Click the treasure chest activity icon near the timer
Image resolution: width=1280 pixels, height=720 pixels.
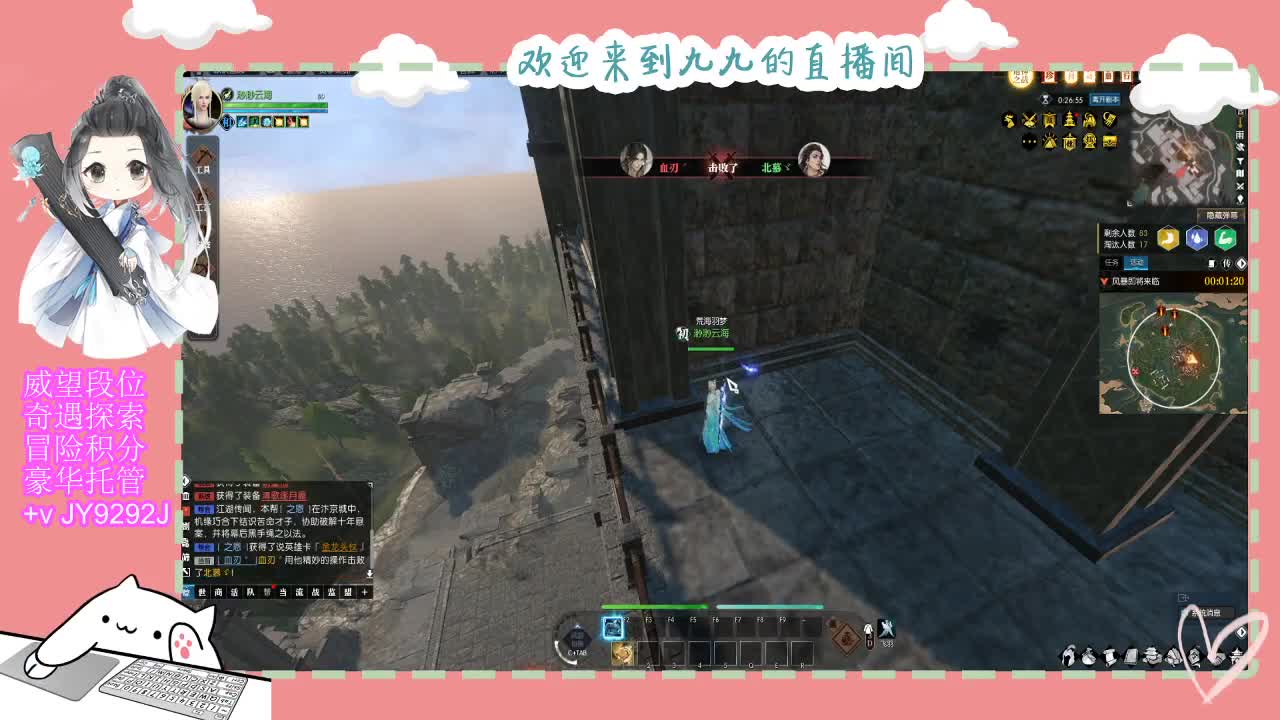[1110, 142]
